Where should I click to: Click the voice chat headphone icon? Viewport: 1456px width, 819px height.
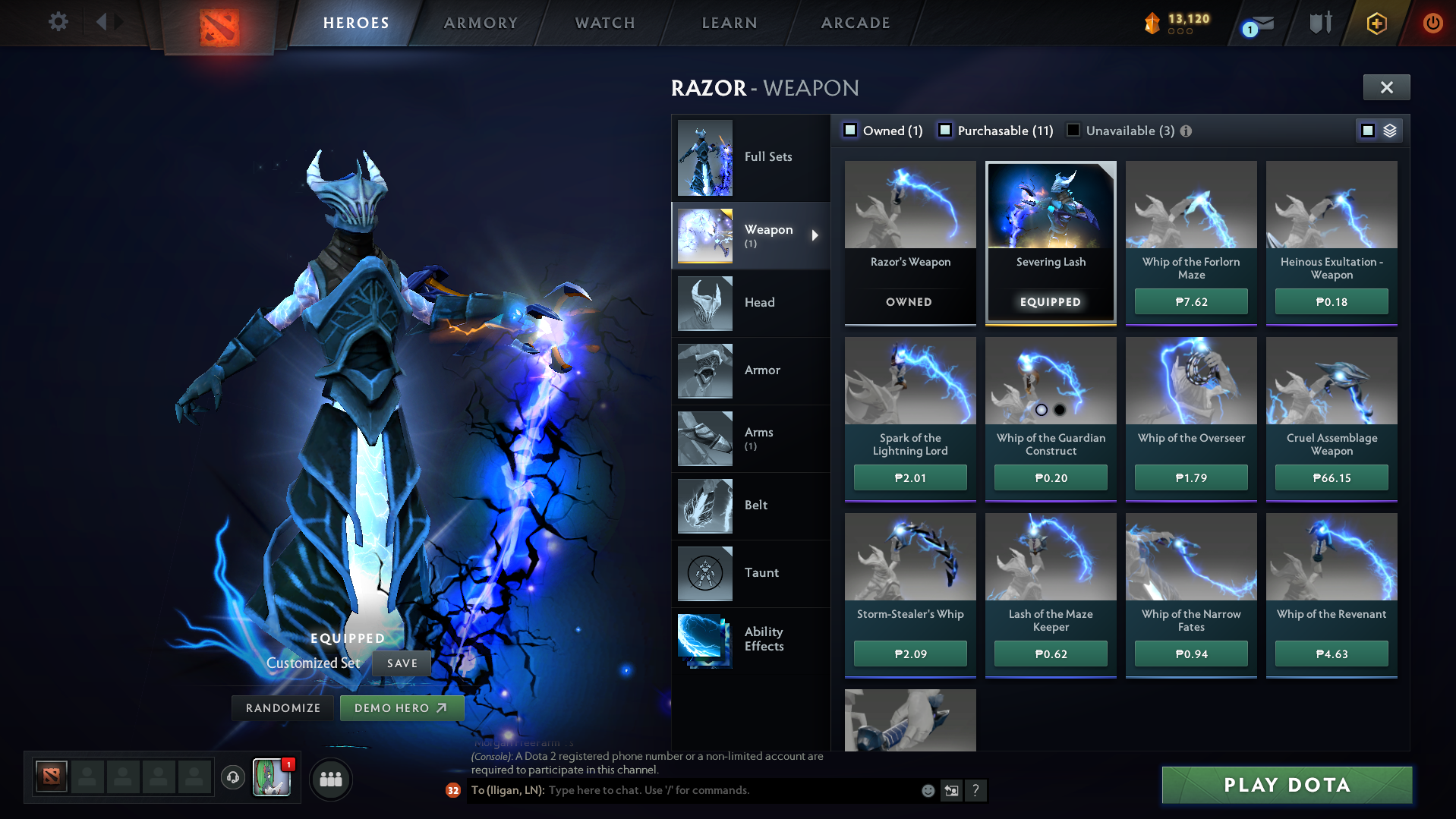(232, 778)
